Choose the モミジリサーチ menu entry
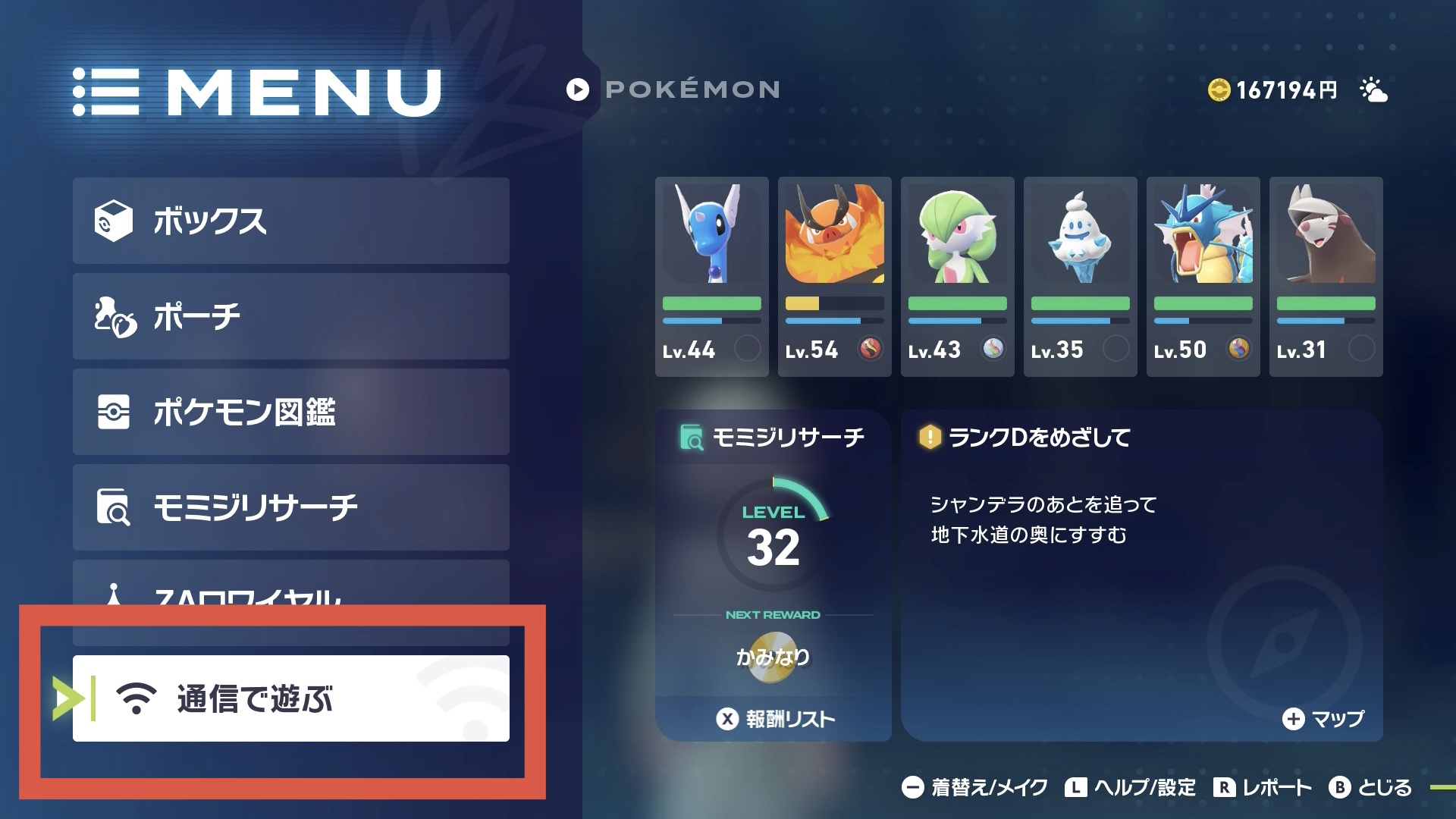The image size is (1456, 819). [290, 507]
